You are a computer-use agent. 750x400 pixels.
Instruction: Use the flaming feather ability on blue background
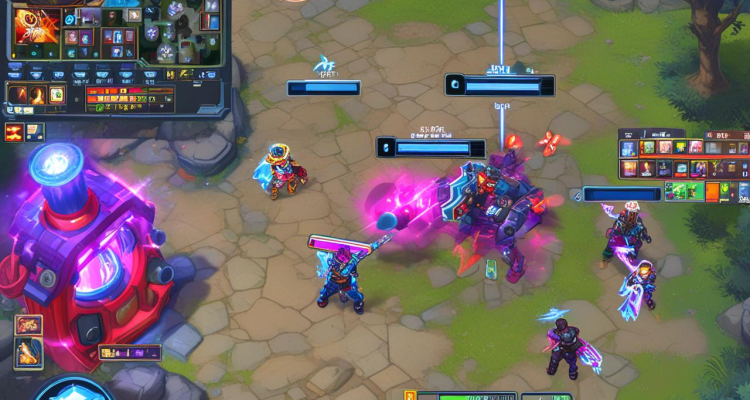(x=28, y=351)
